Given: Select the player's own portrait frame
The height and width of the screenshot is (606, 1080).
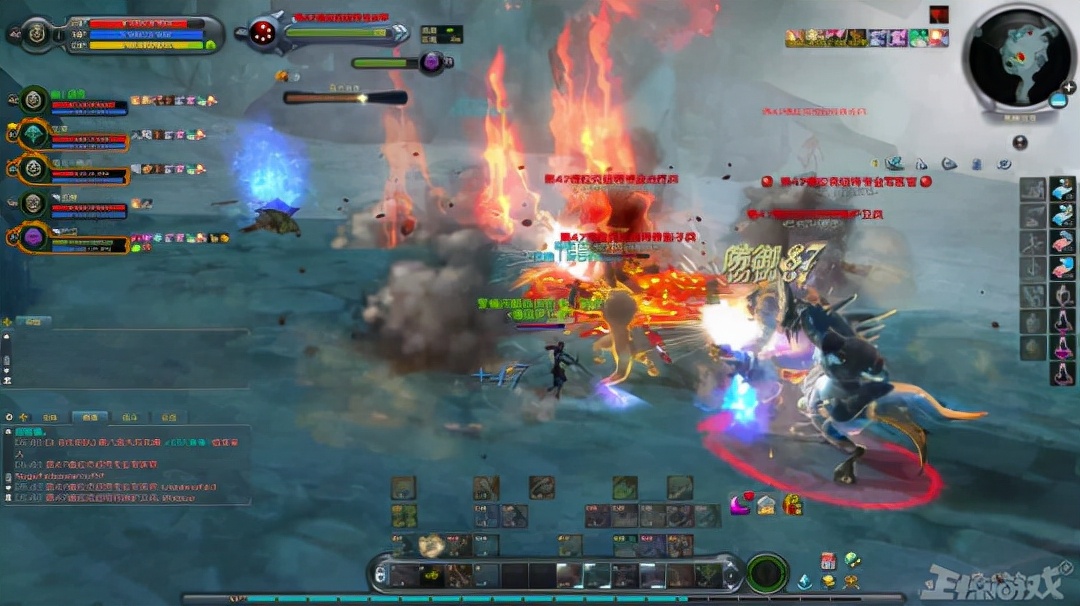Looking at the screenshot, I should (35, 33).
